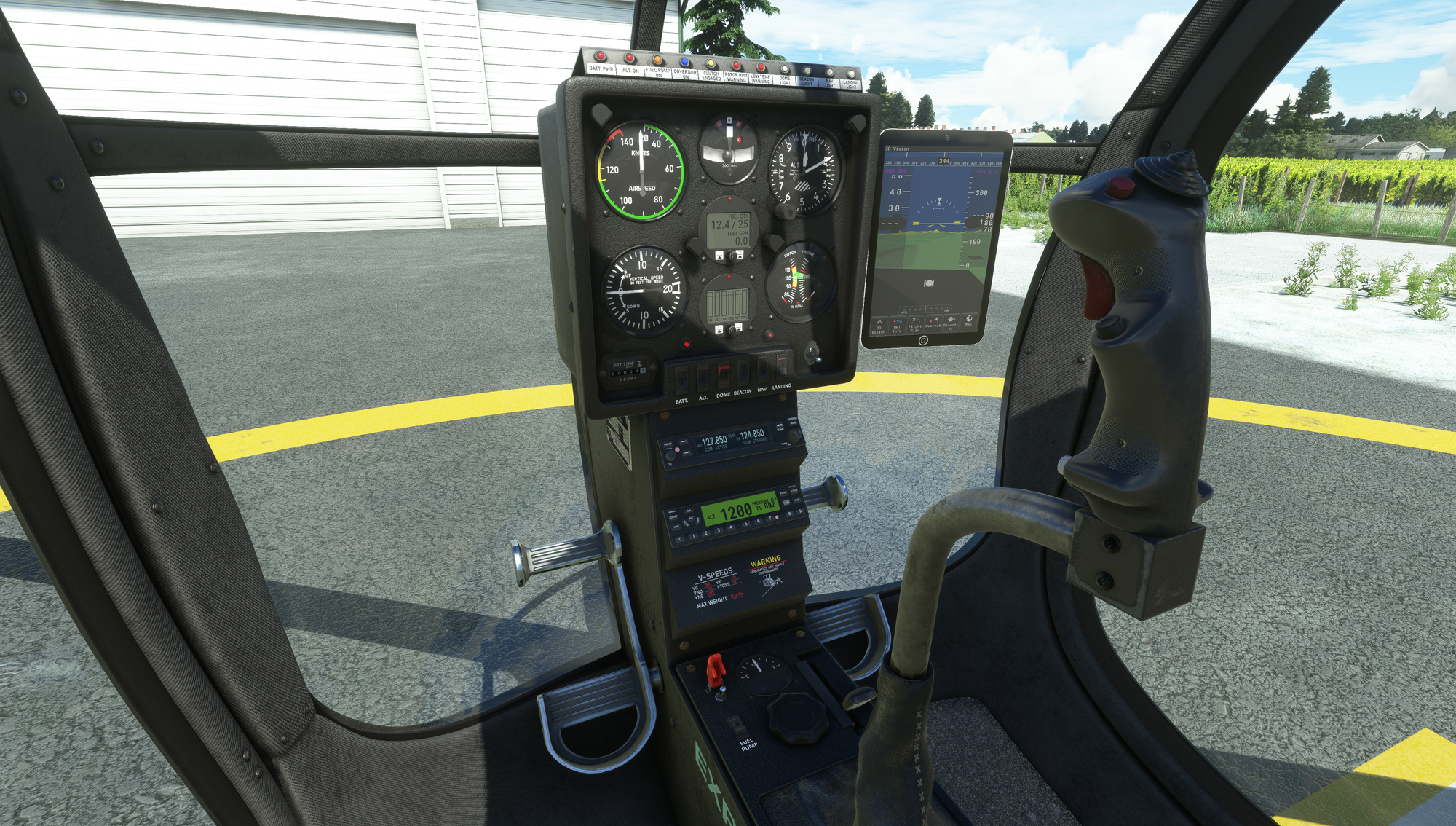Viewport: 1456px width, 826px height.
Task: Click the COM radio tuning knob
Action: tap(793, 434)
